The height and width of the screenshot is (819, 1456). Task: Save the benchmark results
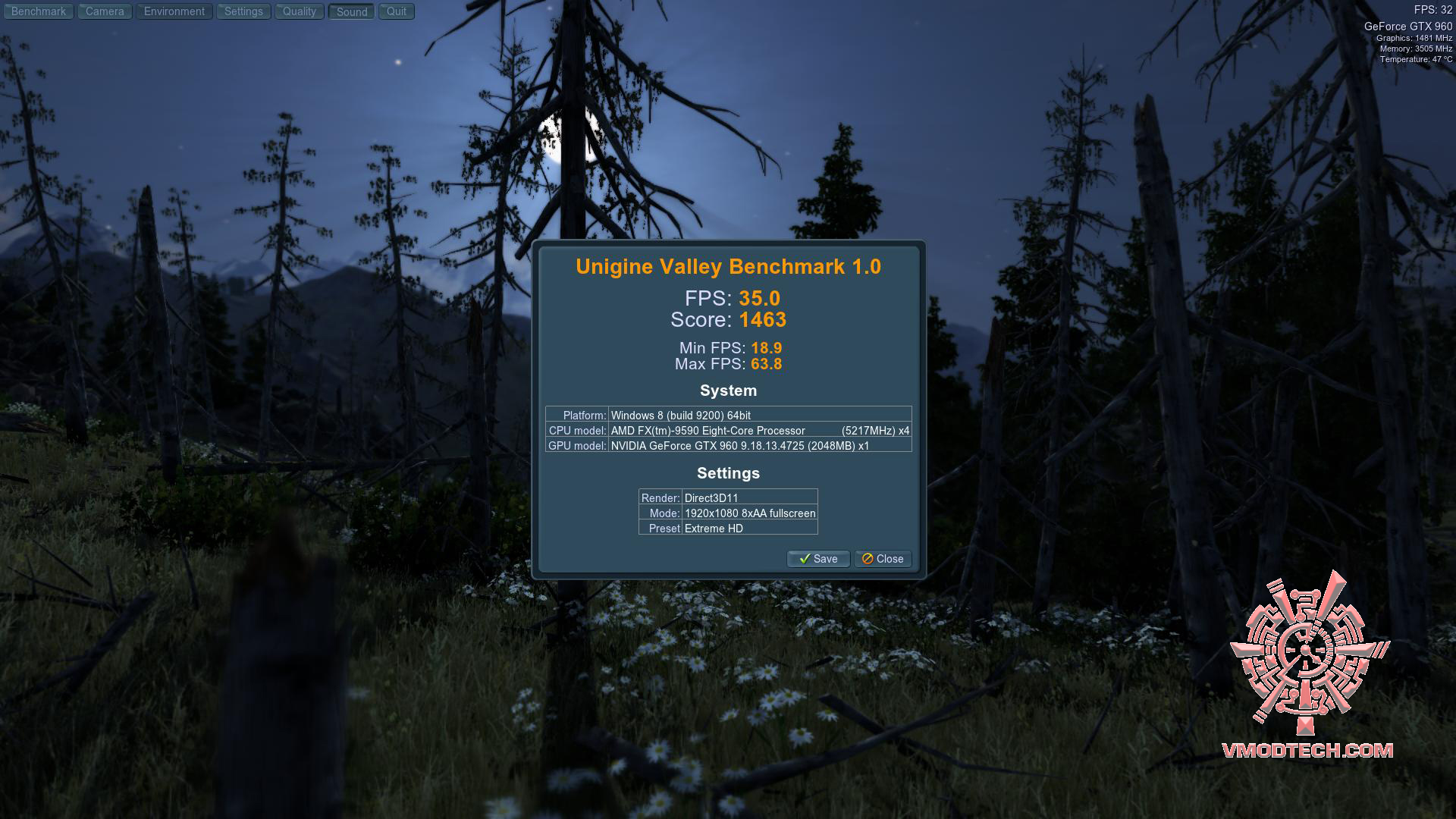point(818,559)
